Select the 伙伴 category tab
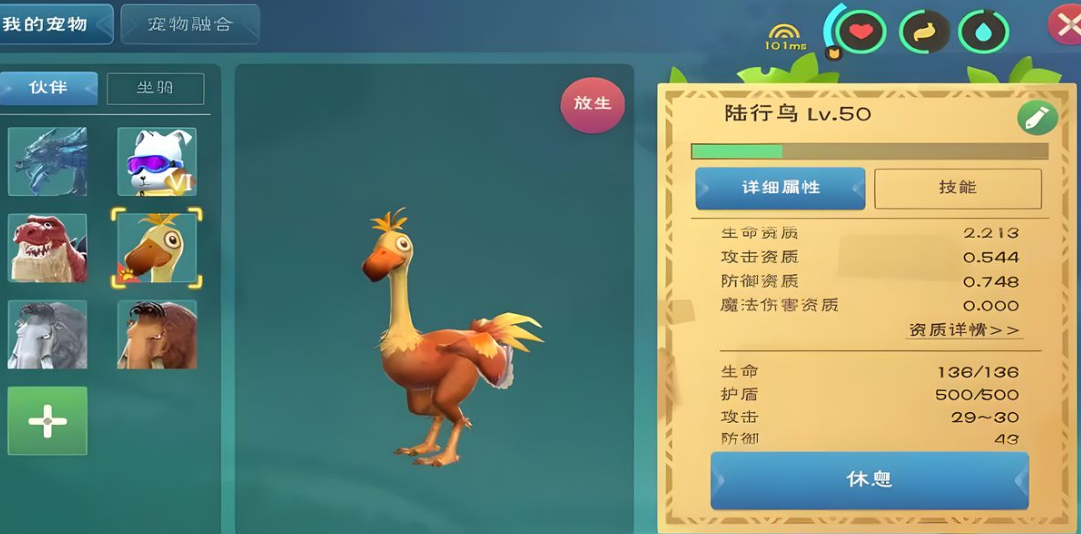Viewport: 1081px width, 534px height. (x=48, y=88)
